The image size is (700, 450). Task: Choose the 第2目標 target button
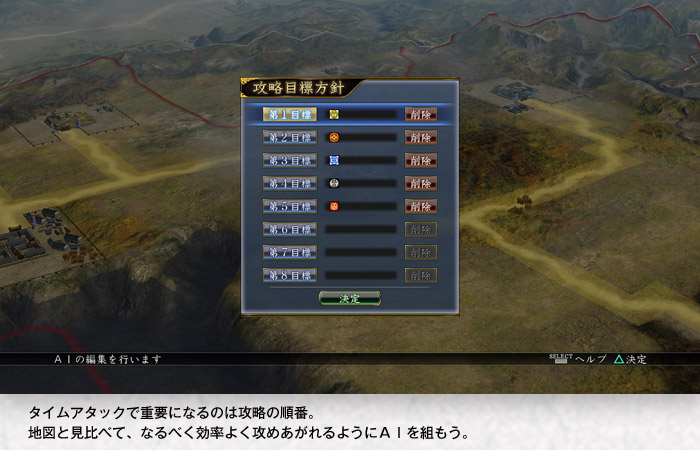pyautogui.click(x=290, y=137)
